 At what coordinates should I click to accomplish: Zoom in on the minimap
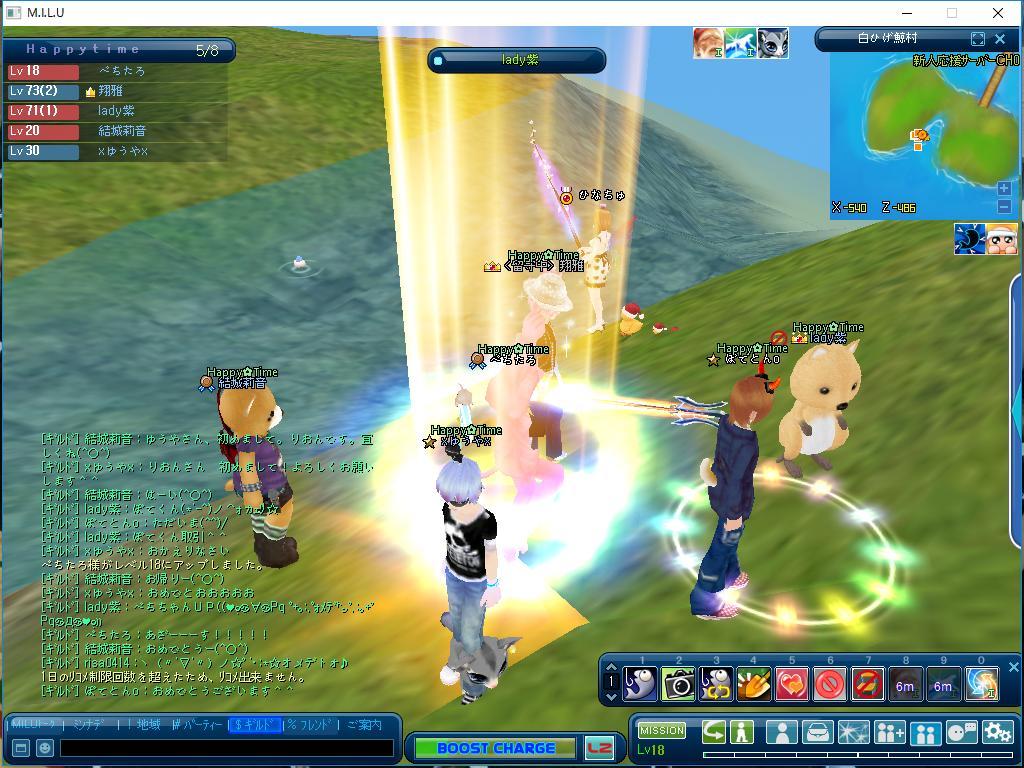pyautogui.click(x=1004, y=188)
